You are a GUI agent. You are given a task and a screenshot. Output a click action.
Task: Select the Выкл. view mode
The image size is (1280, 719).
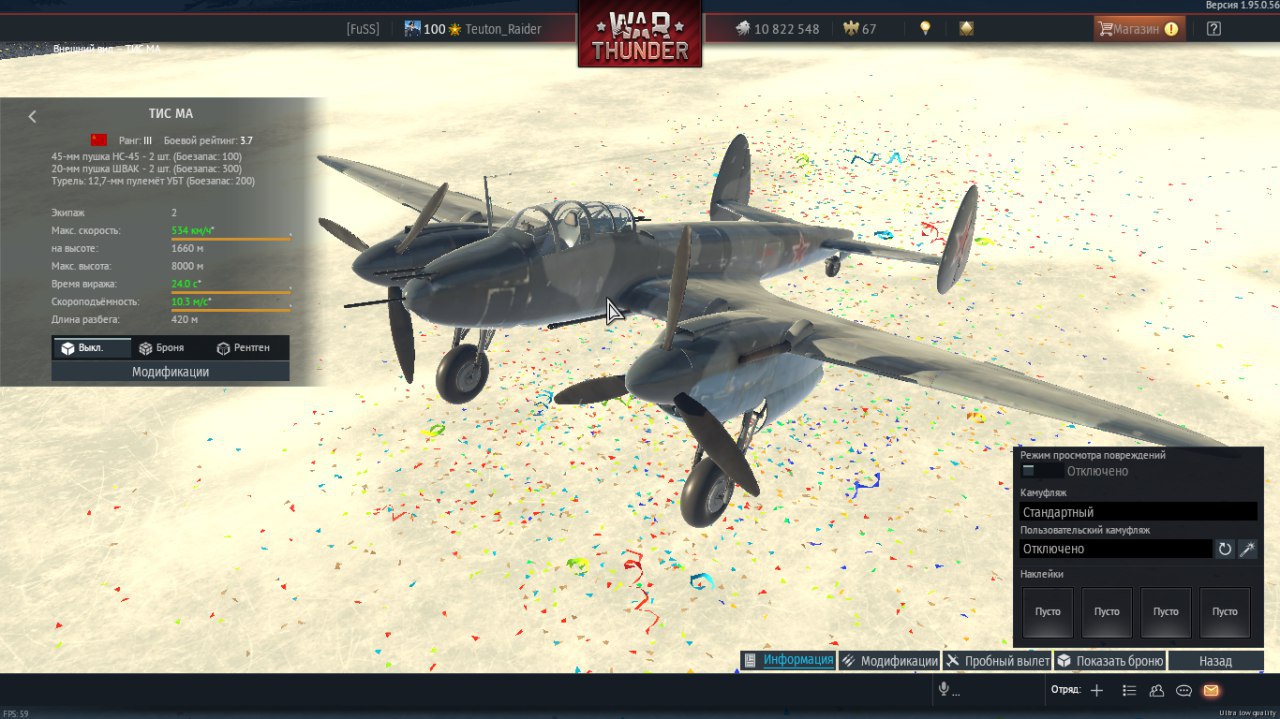(x=91, y=348)
